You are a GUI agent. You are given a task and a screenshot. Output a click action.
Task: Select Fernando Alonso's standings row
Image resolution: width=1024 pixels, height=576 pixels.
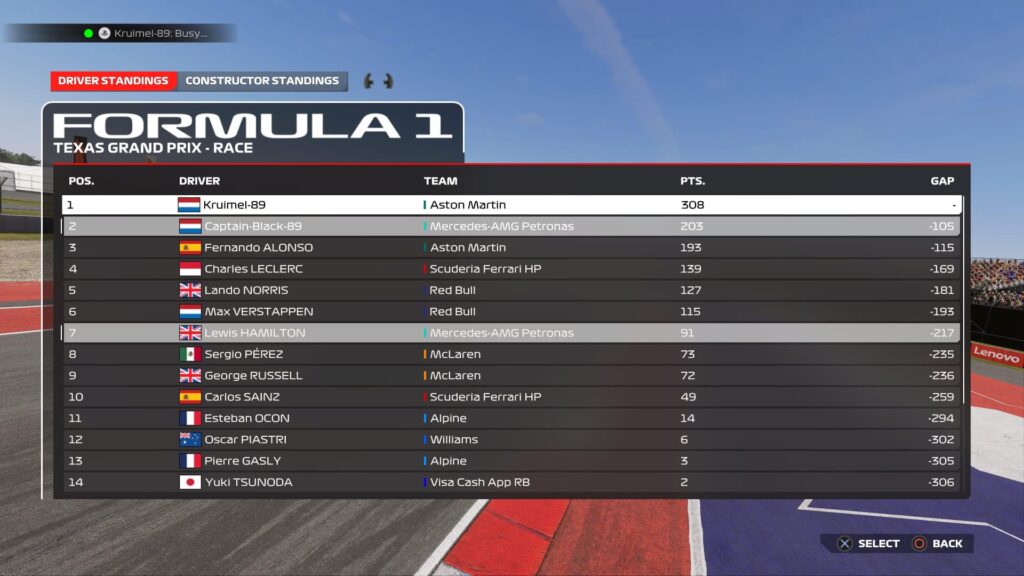click(x=511, y=247)
